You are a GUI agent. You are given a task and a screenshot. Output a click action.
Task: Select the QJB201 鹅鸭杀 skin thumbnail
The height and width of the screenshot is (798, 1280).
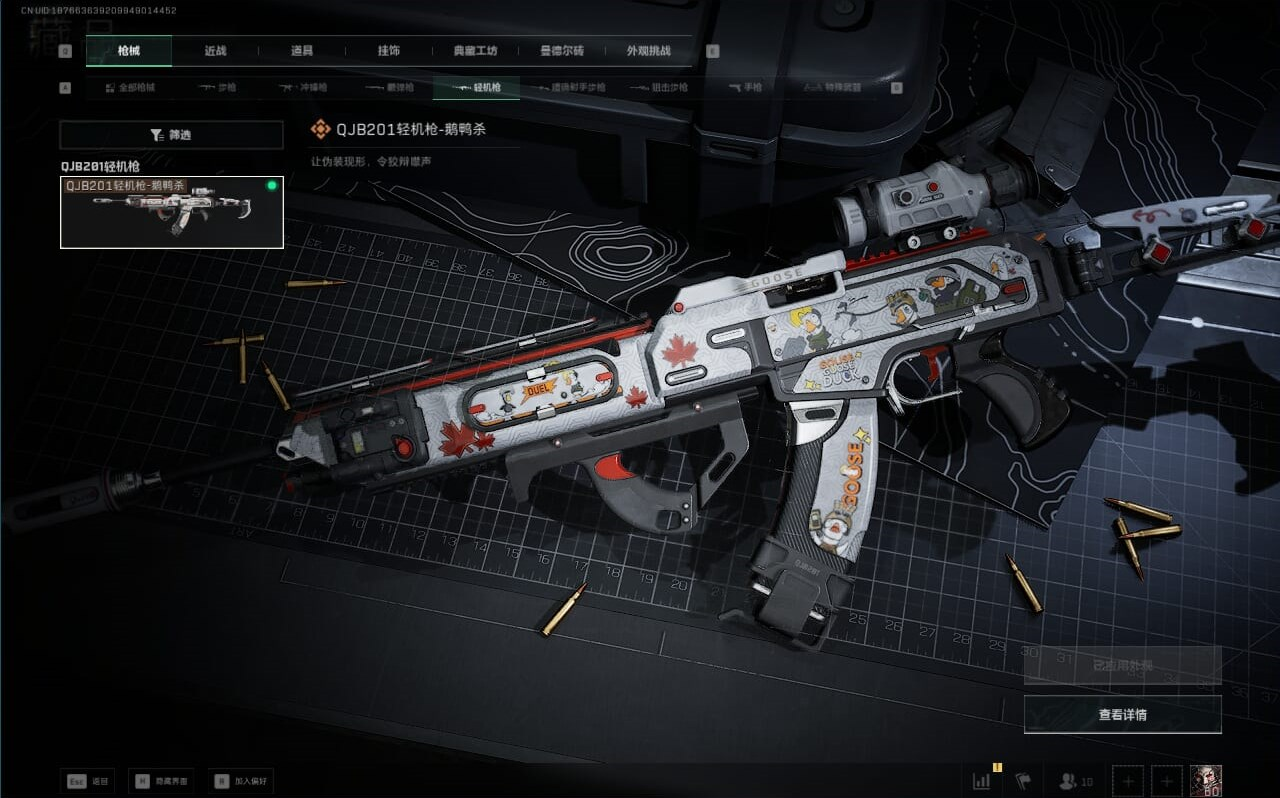172,212
